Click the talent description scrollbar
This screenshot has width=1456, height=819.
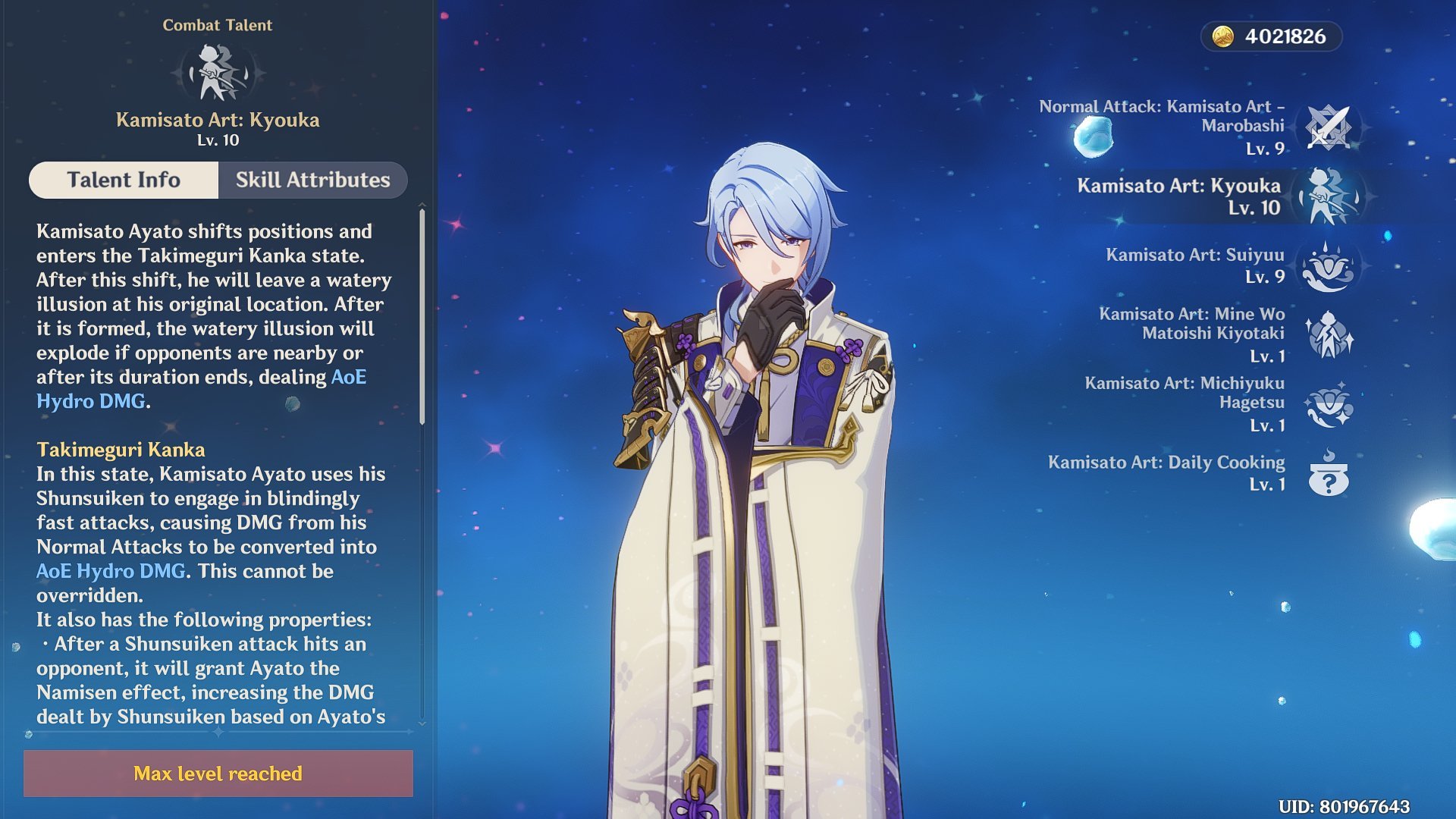(422, 317)
